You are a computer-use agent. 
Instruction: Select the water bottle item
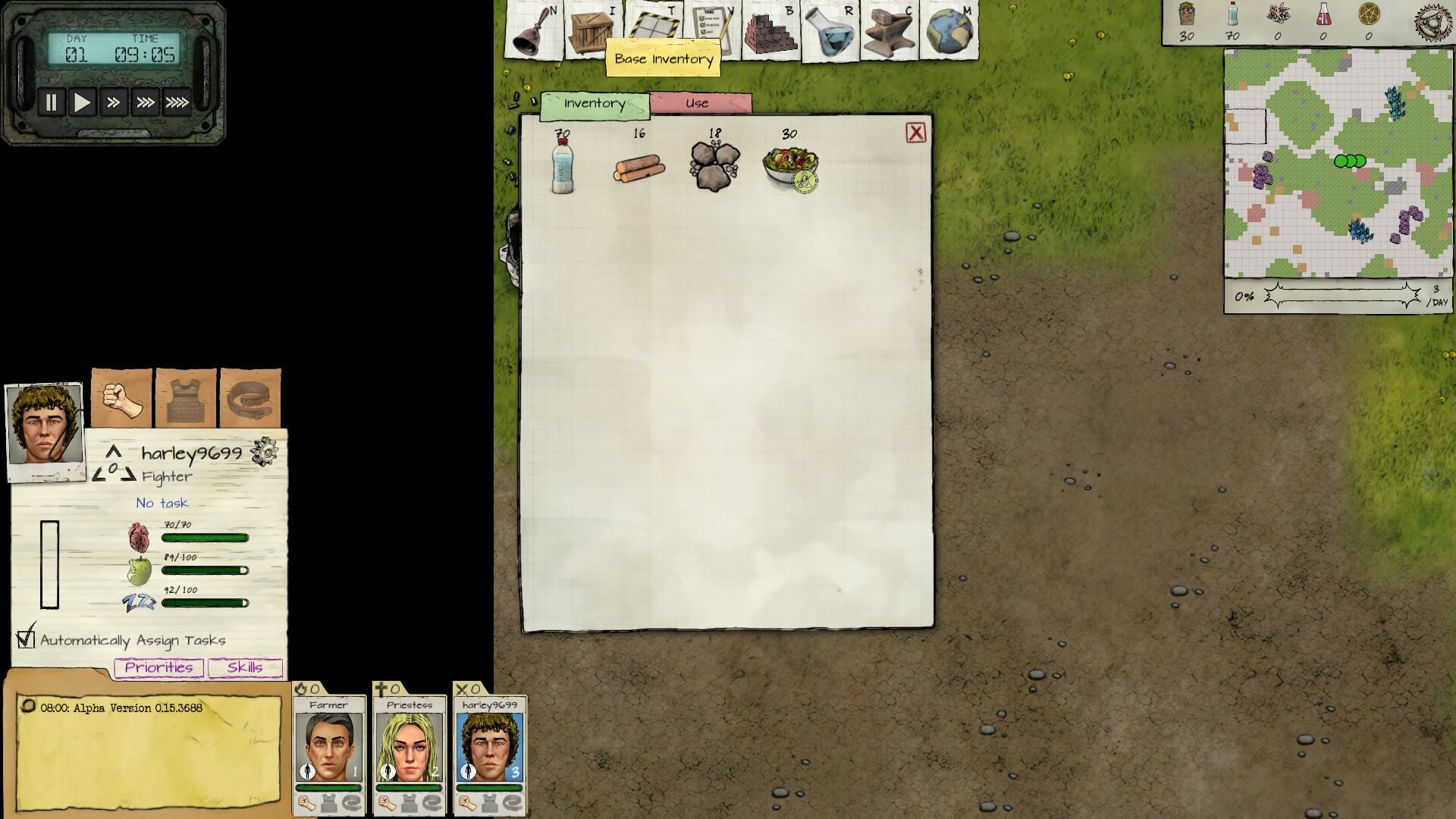coord(562,166)
